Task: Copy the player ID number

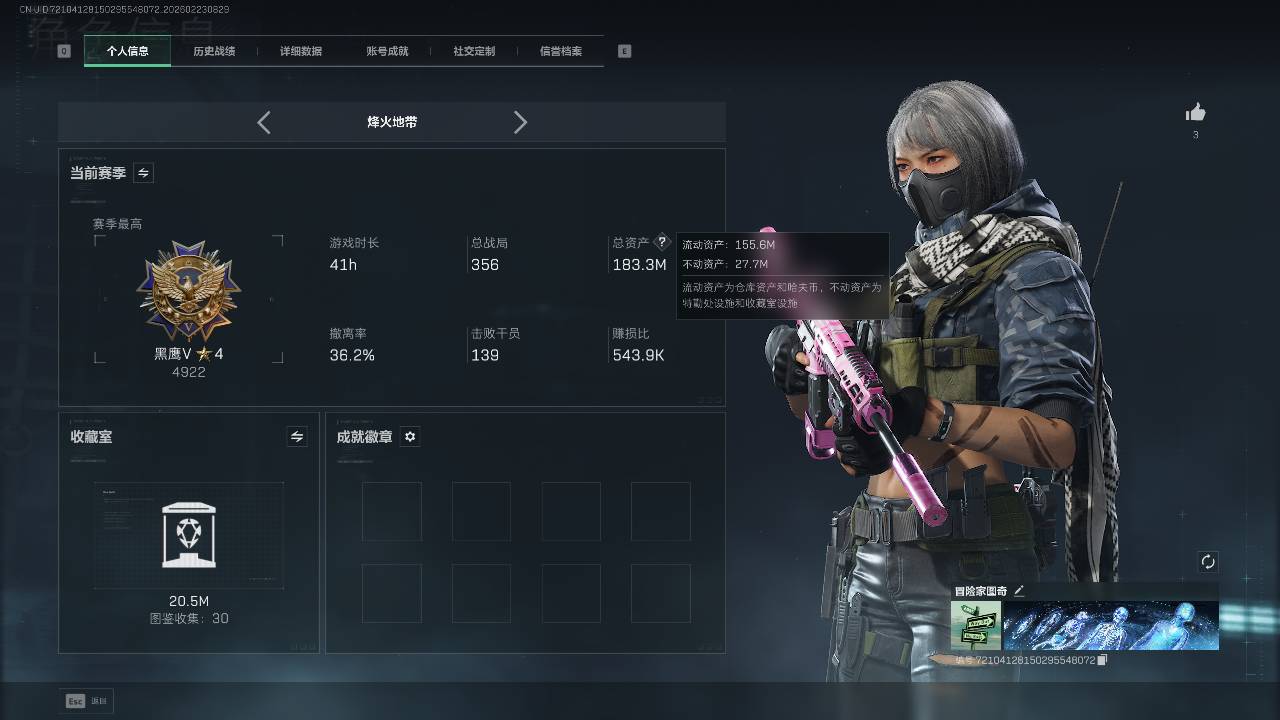Action: (x=1102, y=660)
